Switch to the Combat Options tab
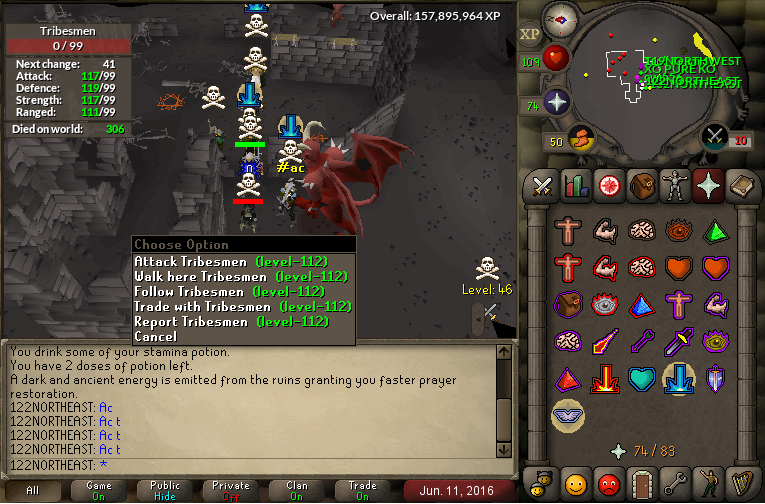Screen dimensions: 765x504 point(542,185)
